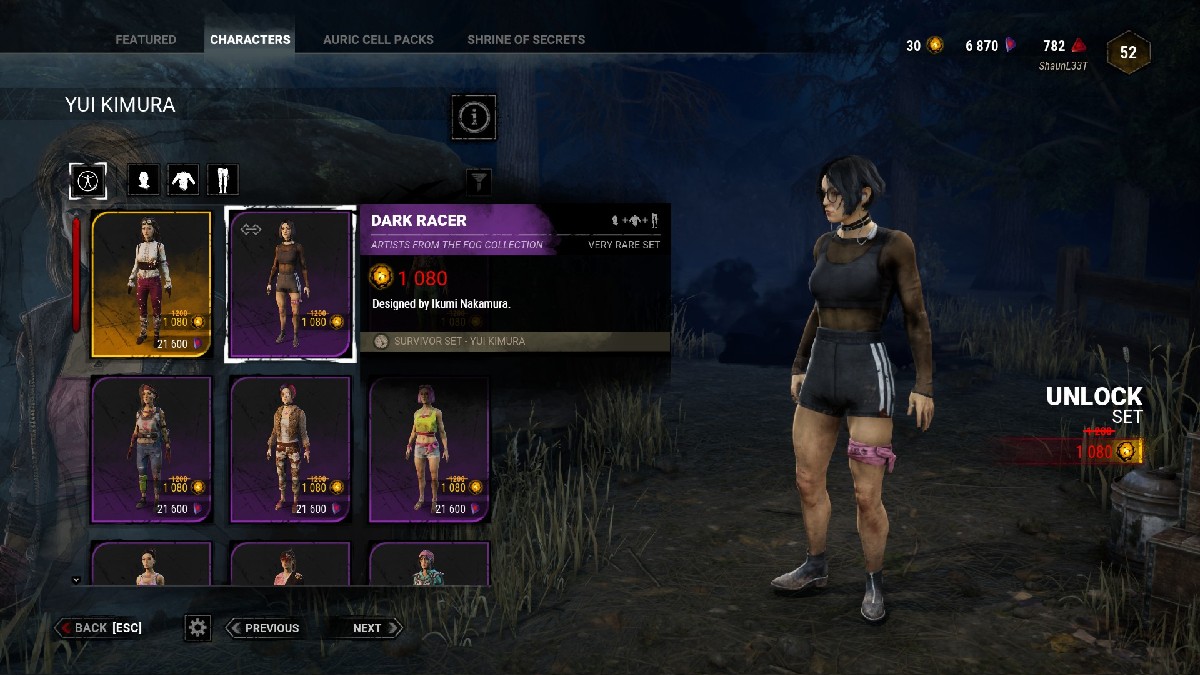Viewport: 1200px width, 675px height.
Task: Show character info with the 'i' button
Action: click(x=474, y=118)
